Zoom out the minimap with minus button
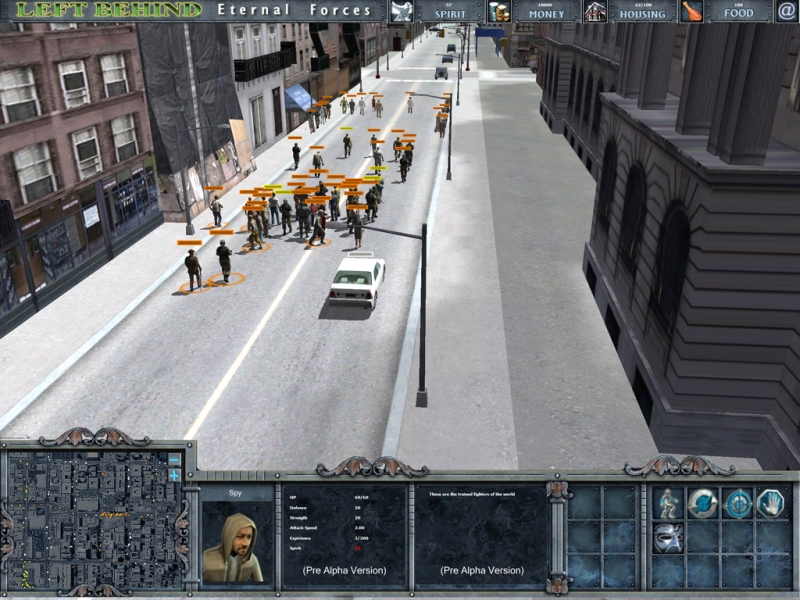This screenshot has width=800, height=600. coord(174,460)
